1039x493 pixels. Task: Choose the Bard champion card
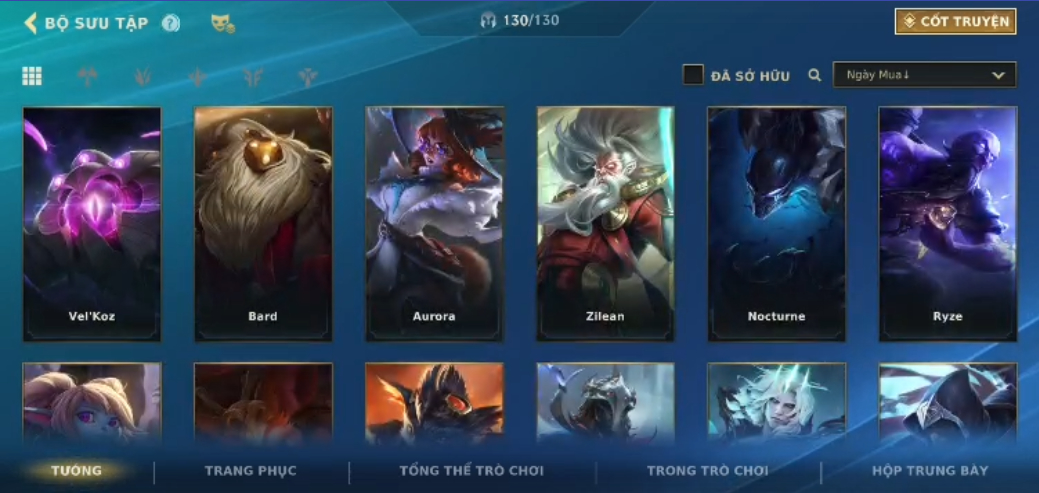tap(263, 224)
